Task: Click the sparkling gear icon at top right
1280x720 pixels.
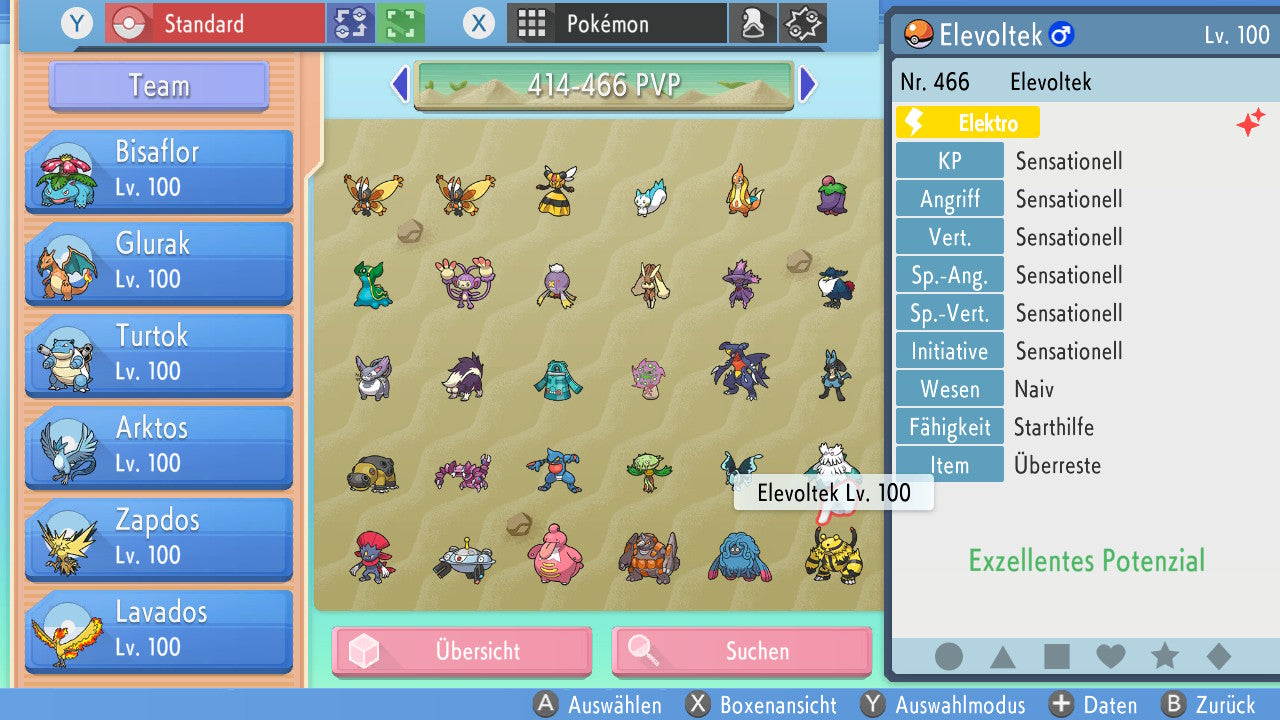Action: tap(802, 23)
